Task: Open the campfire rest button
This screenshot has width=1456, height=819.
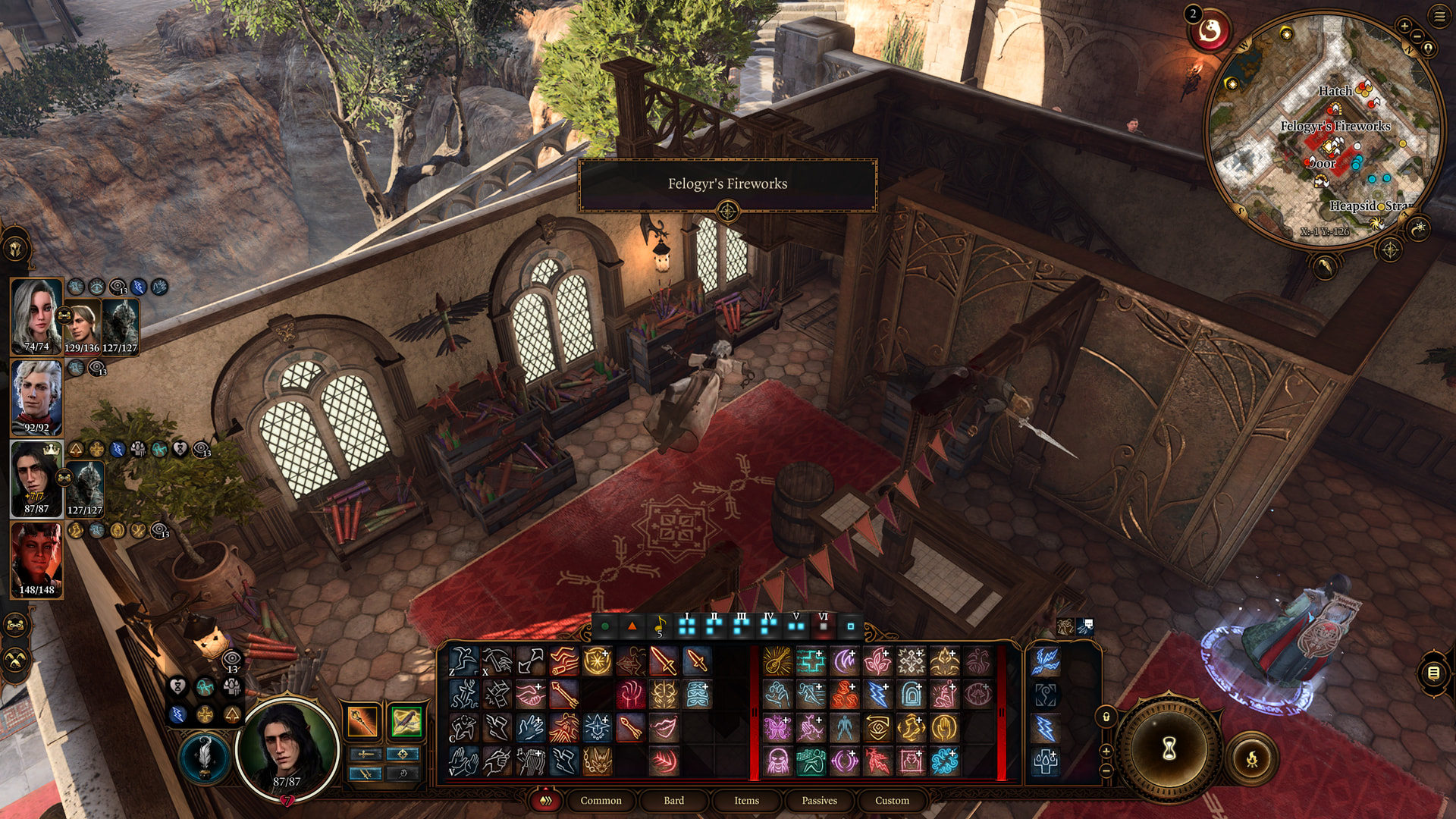Action: (x=1251, y=758)
